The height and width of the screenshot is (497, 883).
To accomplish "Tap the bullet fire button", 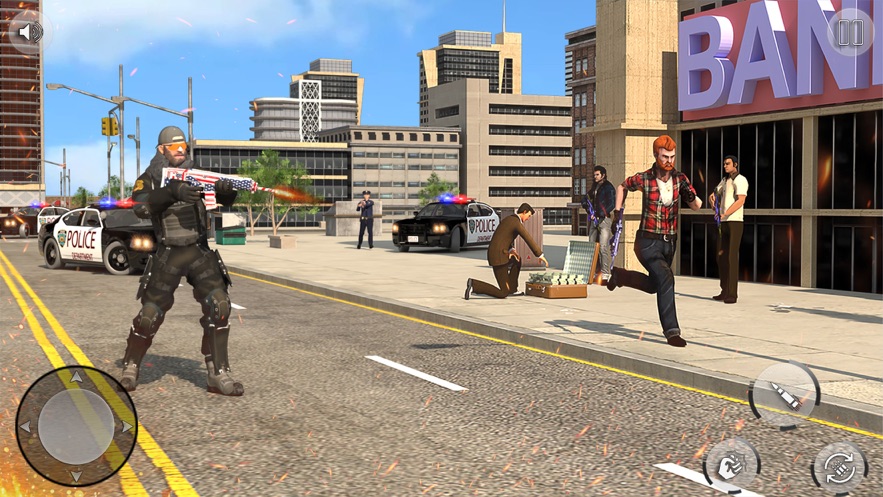I will click(x=784, y=396).
